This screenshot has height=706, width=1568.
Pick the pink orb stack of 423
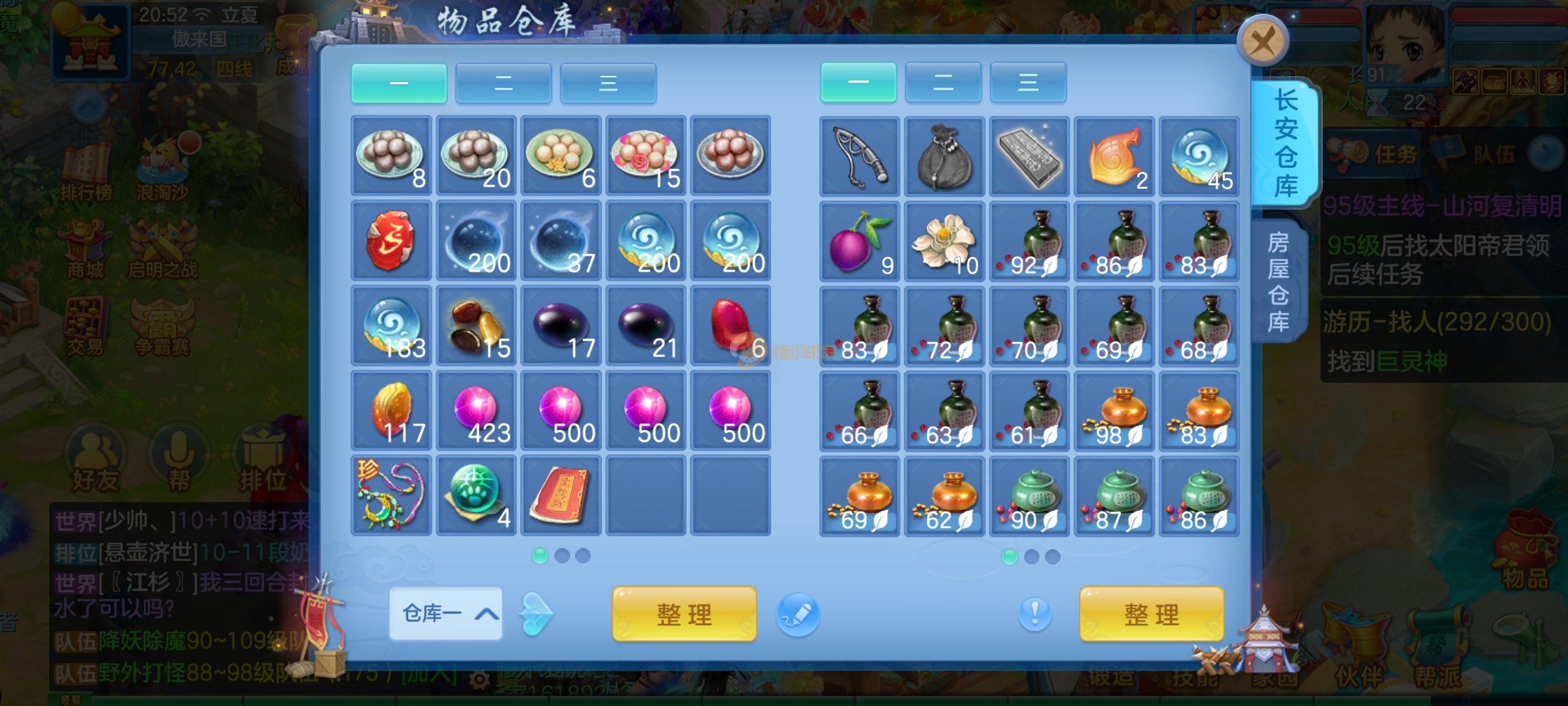click(476, 411)
